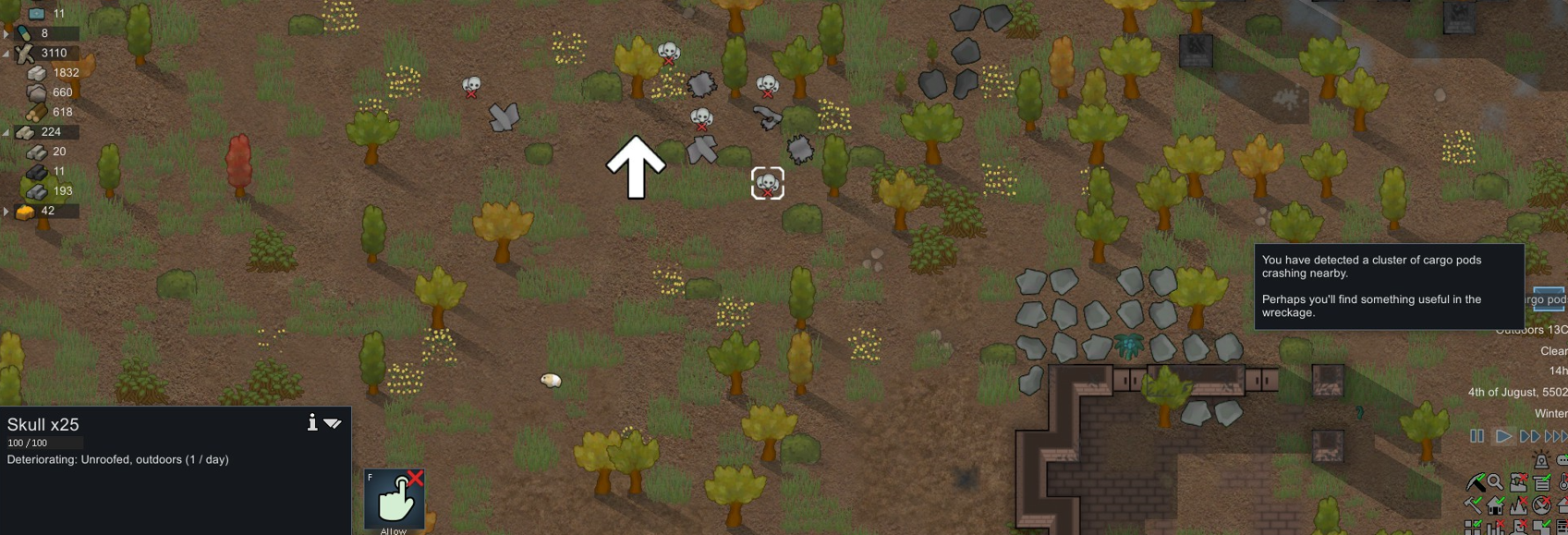The image size is (1568, 535).
Task: Set game speed to fast forward
Action: (x=1530, y=436)
